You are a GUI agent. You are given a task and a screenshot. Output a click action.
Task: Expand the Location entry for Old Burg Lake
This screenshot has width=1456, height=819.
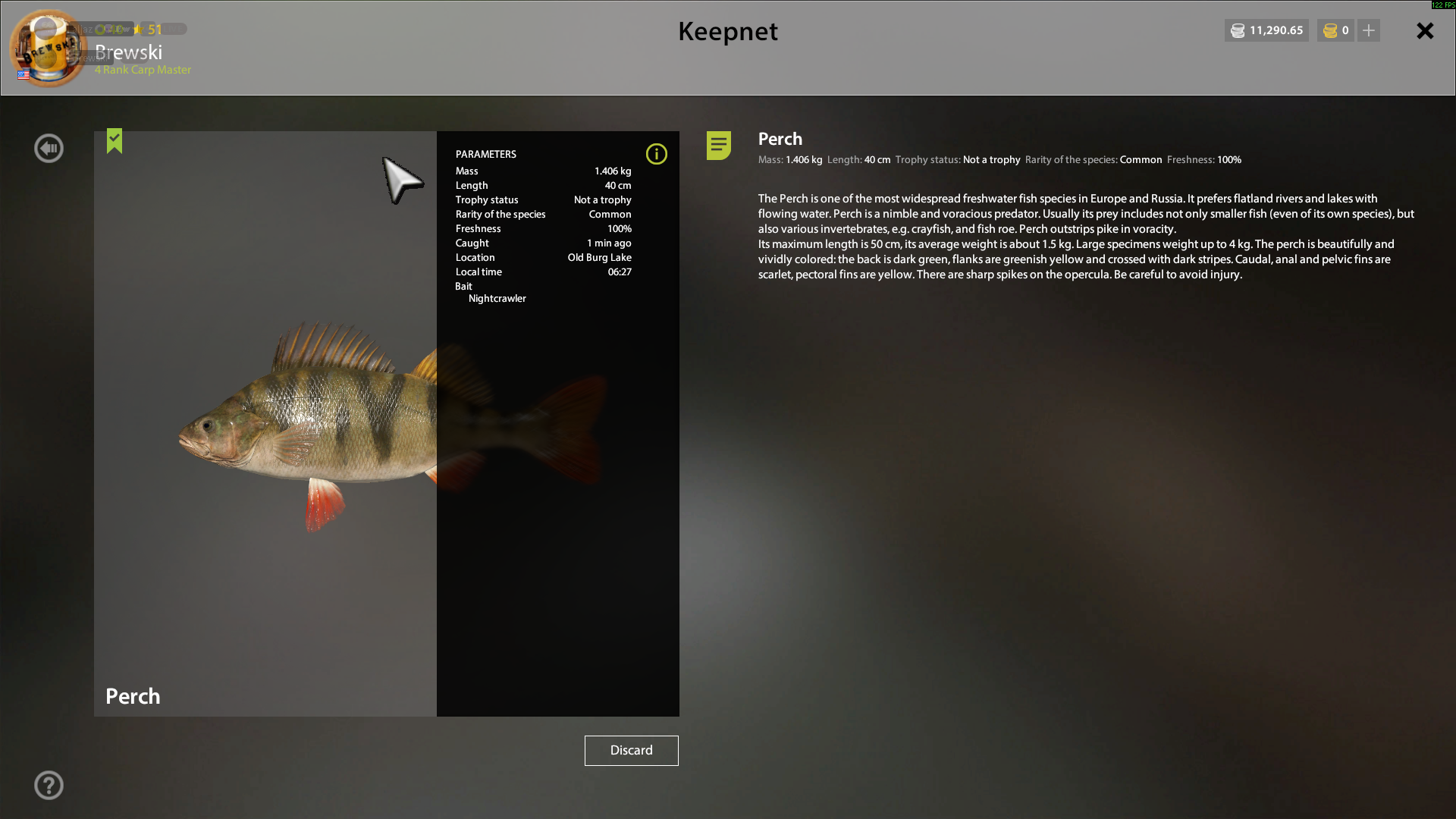point(543,257)
